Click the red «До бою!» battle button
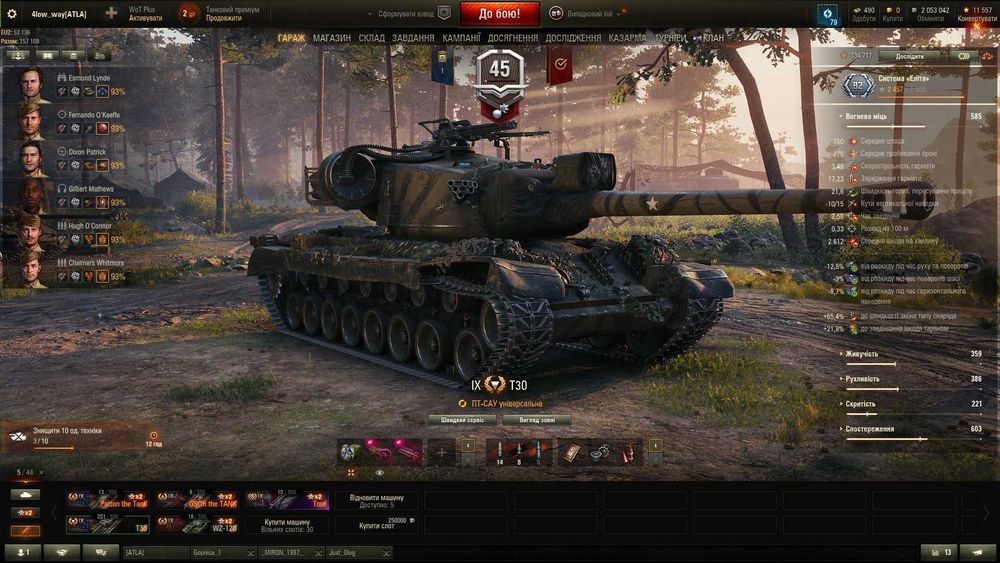1000x563 pixels. click(x=499, y=14)
